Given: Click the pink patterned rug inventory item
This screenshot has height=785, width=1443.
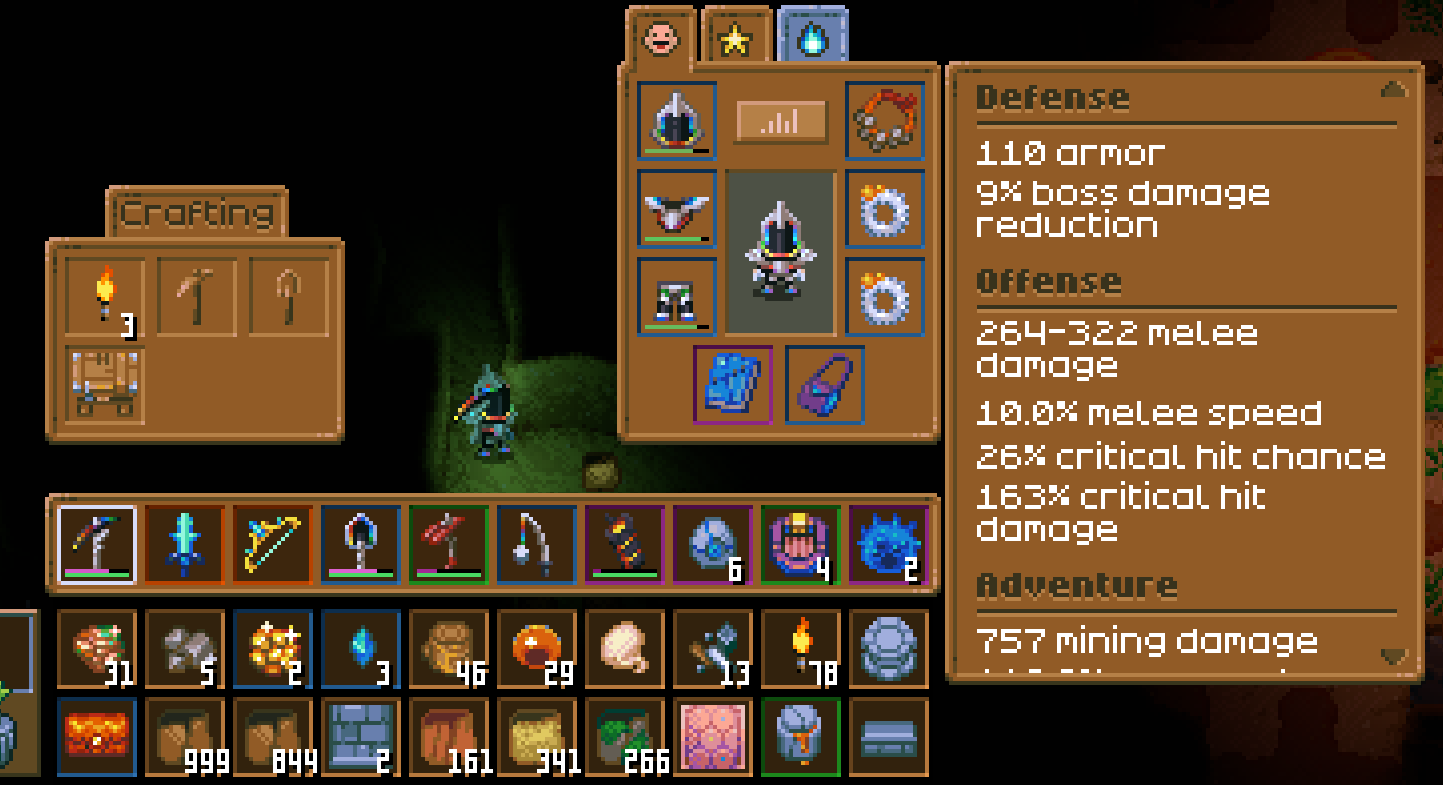Looking at the screenshot, I should [713, 738].
